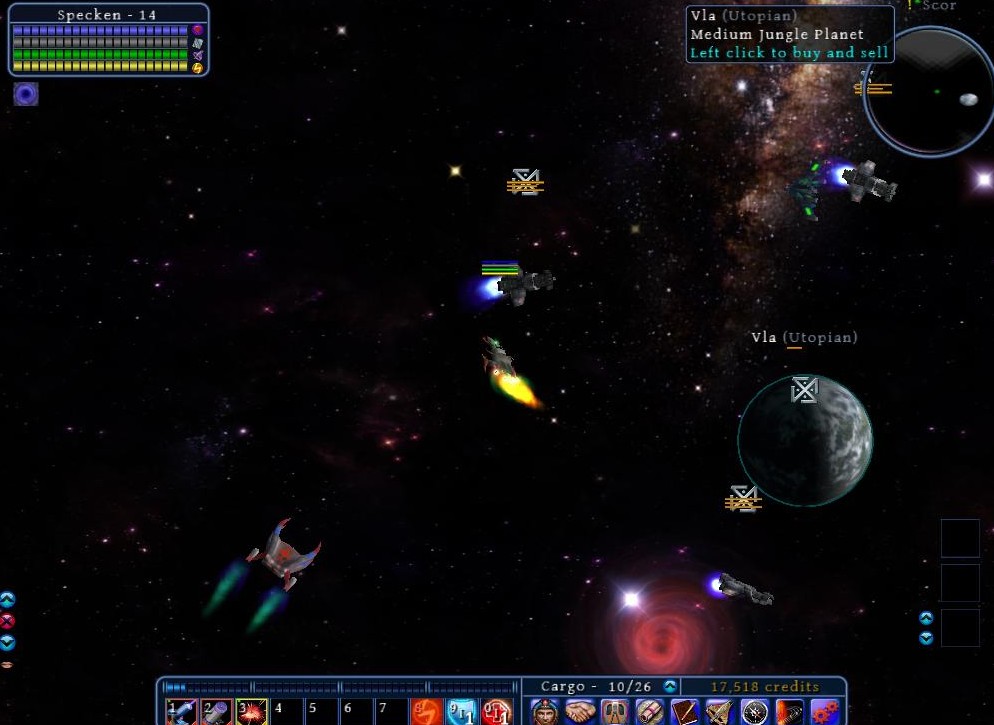Open the handshake diplomacy icon
This screenshot has height=725, width=994.
[580, 712]
